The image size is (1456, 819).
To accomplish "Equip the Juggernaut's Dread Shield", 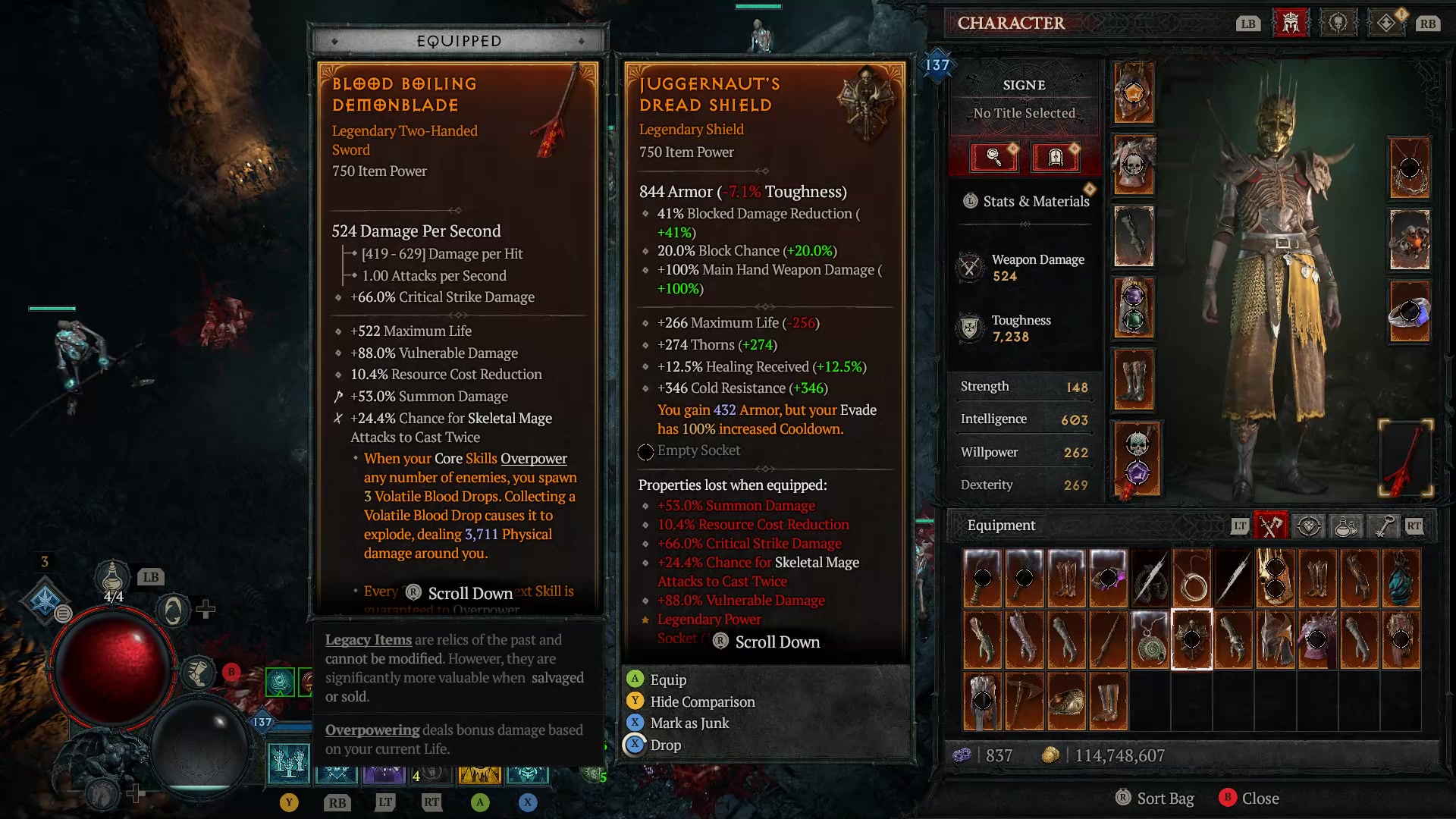I will (x=667, y=679).
